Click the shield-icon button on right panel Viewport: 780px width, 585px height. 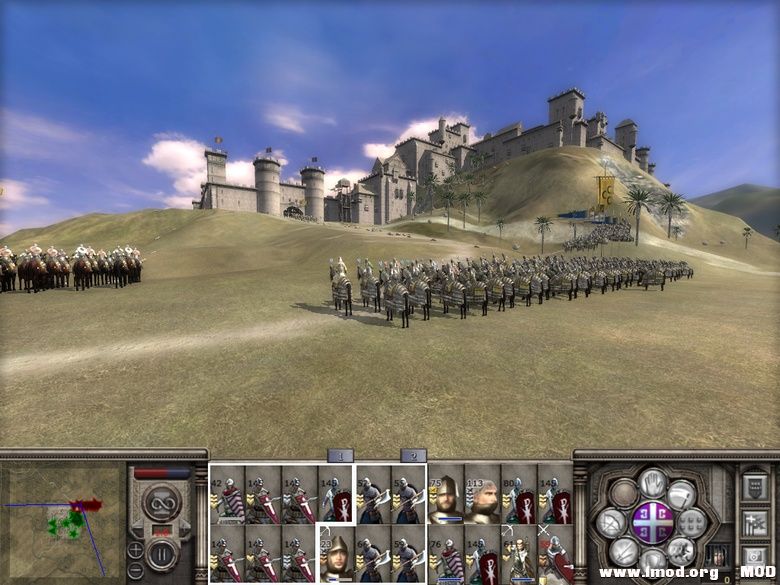755,488
